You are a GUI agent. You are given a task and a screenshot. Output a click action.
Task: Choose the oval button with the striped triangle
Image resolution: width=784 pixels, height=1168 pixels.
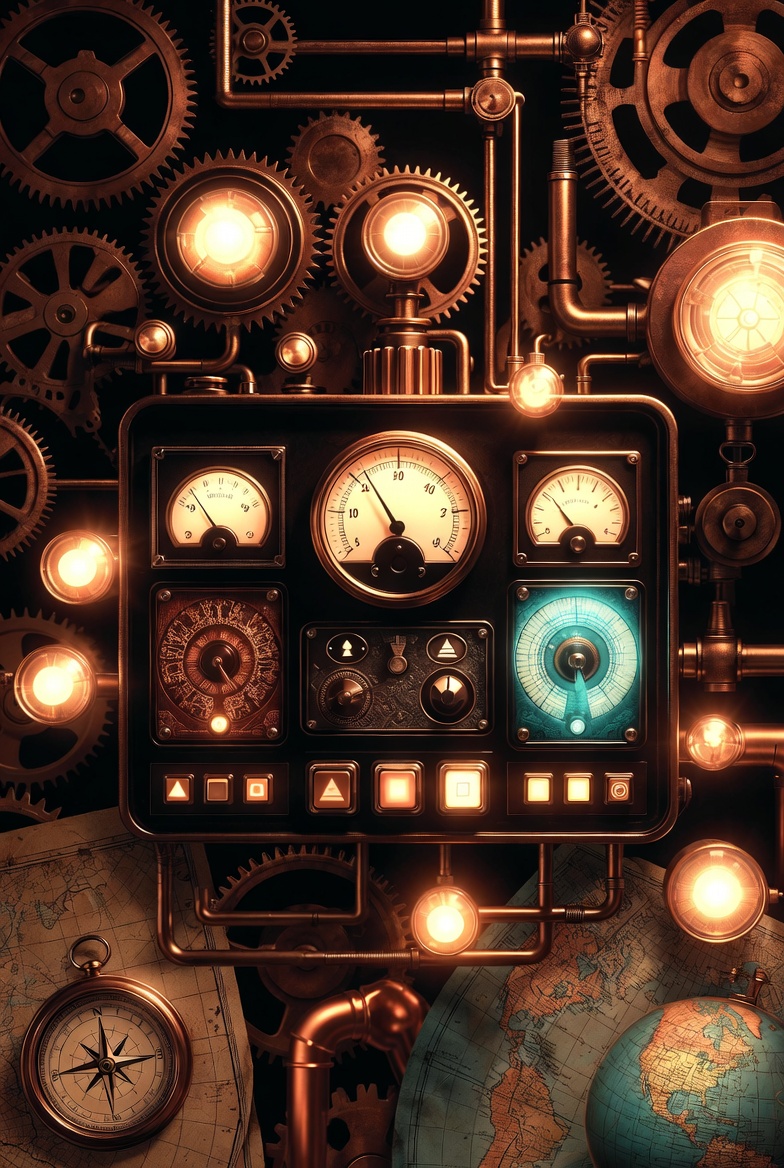(x=446, y=648)
